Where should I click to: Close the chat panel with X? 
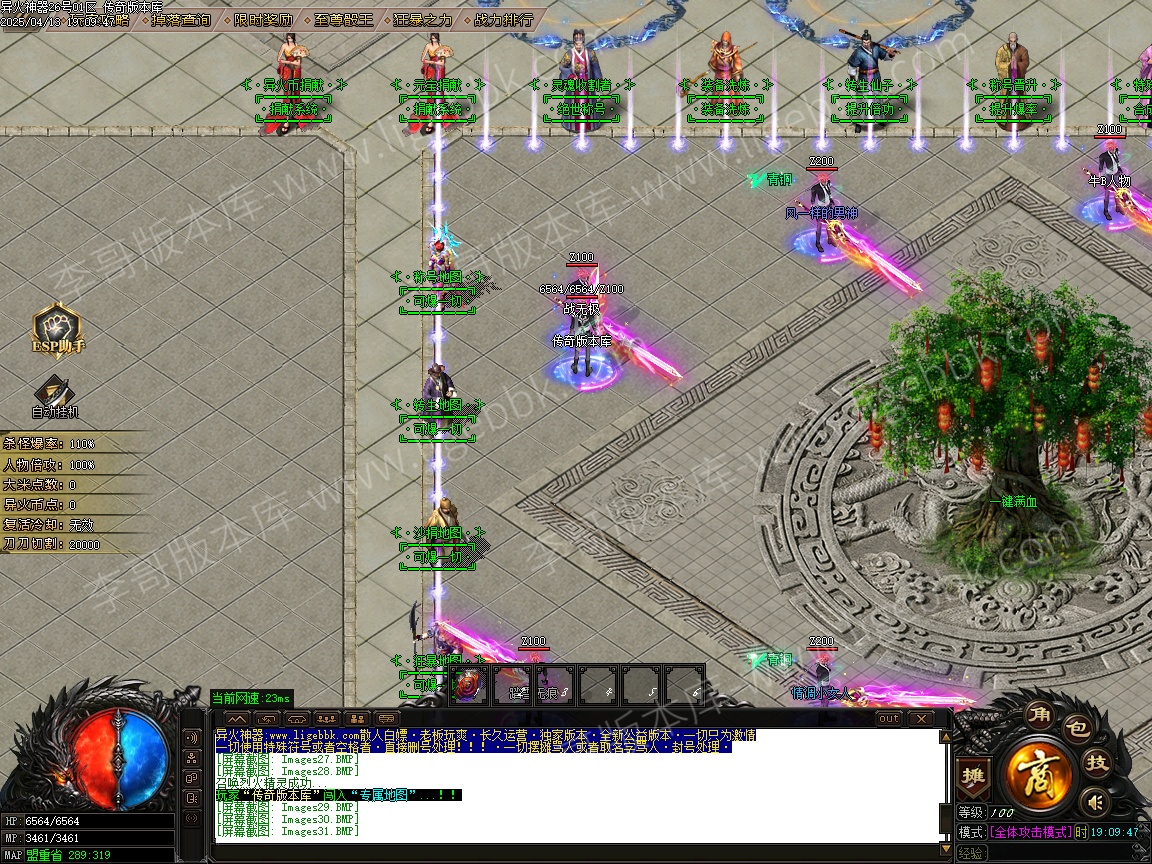pyautogui.click(x=919, y=718)
